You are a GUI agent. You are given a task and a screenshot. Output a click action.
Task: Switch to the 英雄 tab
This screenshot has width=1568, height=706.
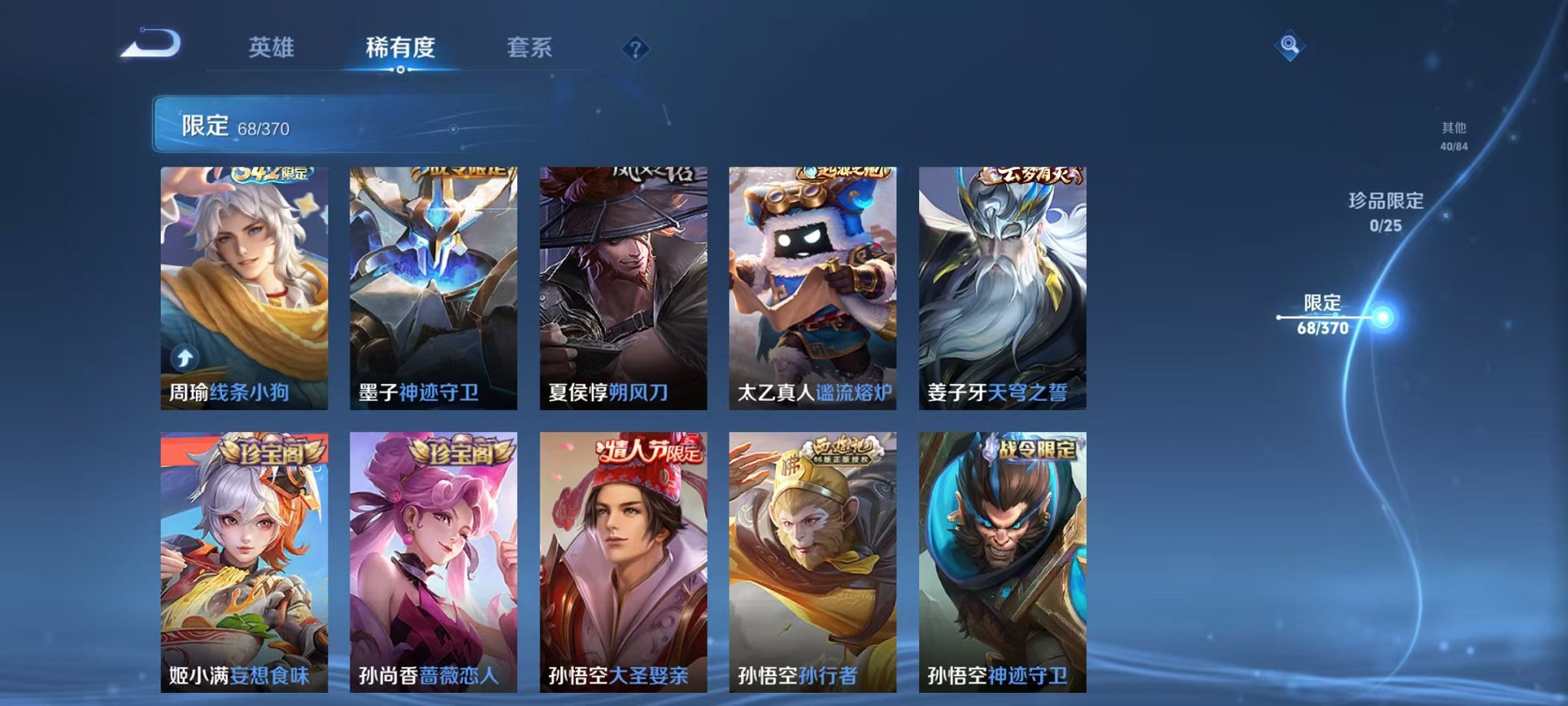(x=272, y=46)
